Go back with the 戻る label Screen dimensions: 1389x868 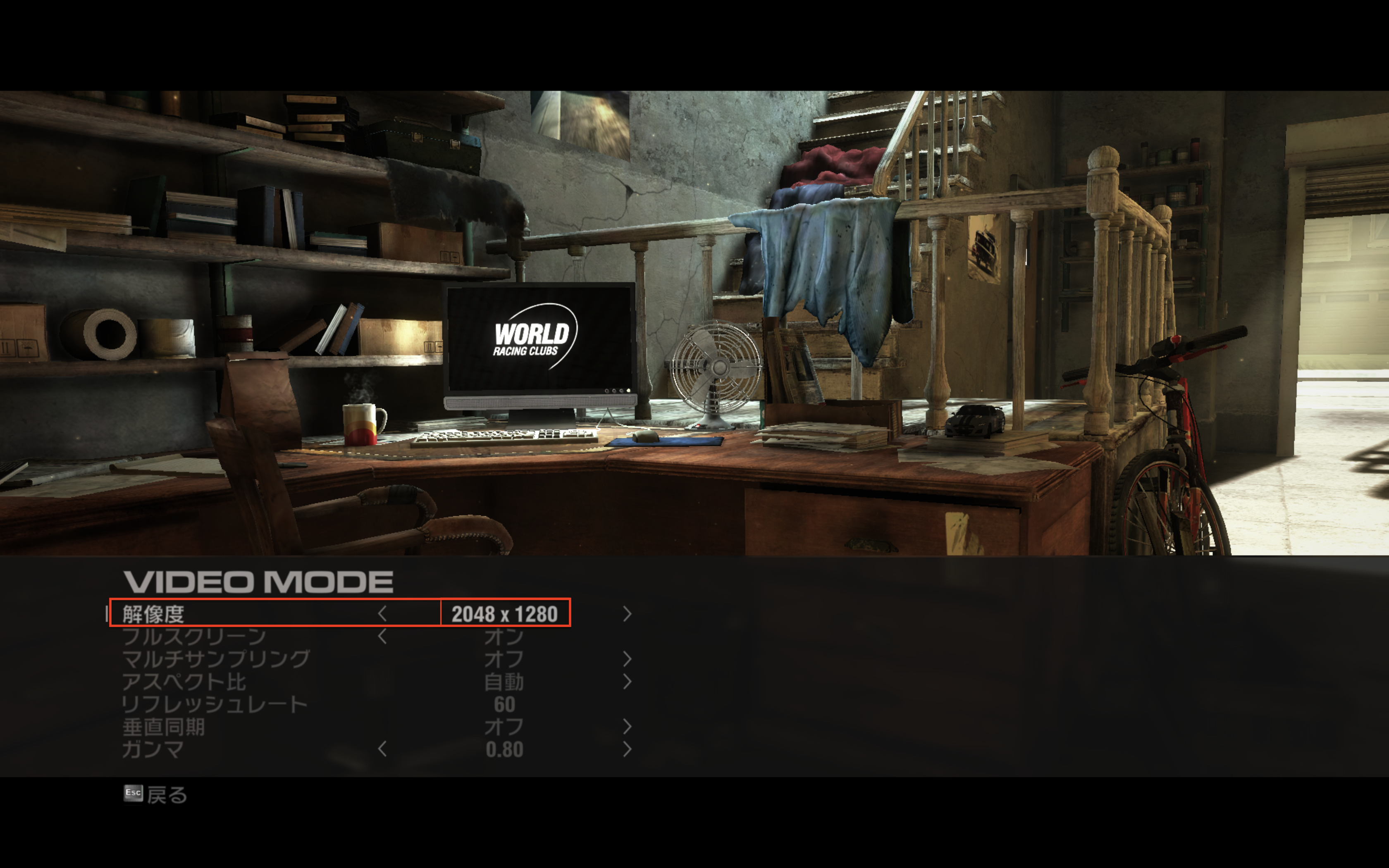[x=167, y=794]
